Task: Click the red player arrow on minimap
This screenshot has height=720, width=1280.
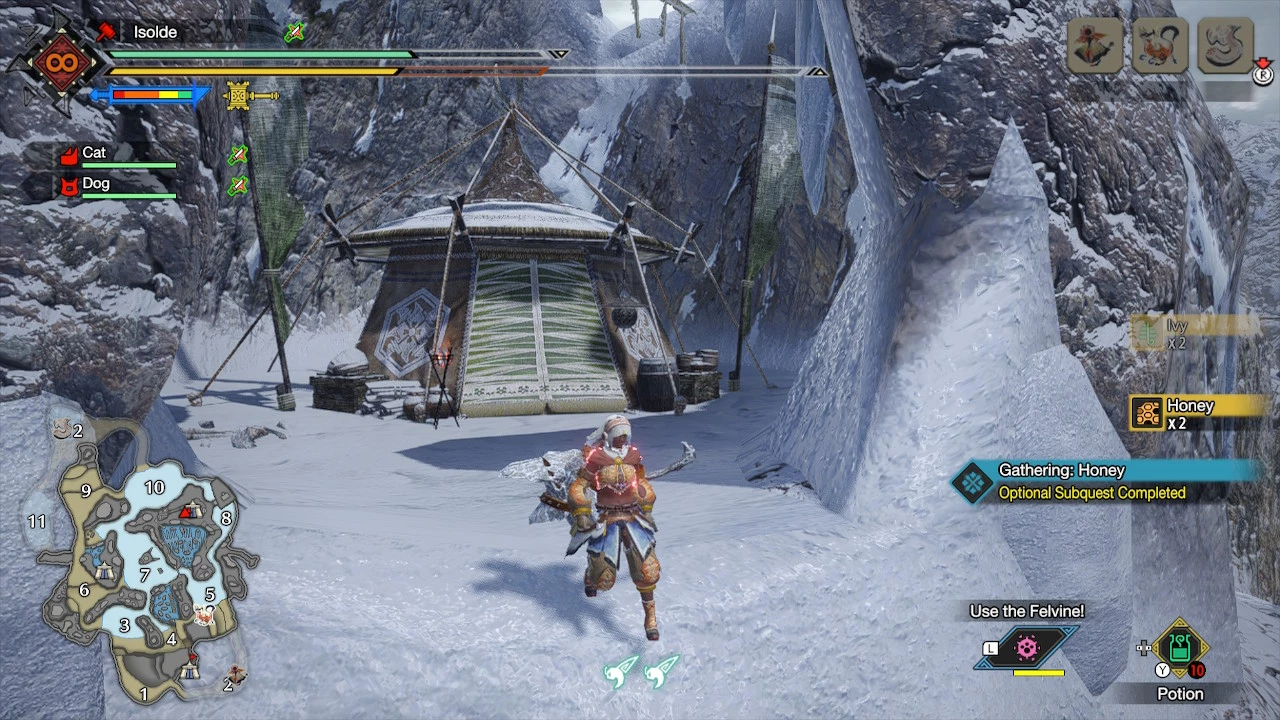Action: pos(185,513)
